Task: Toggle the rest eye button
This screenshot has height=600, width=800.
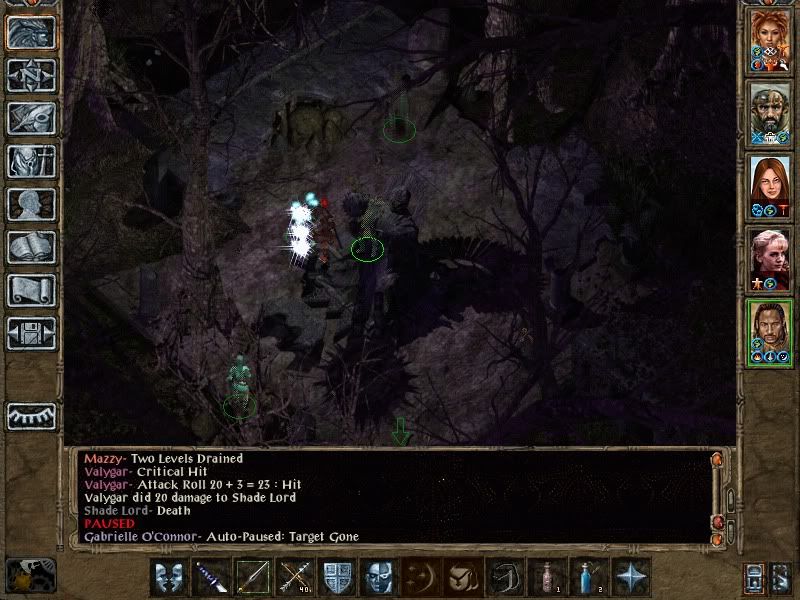Action: point(31,414)
